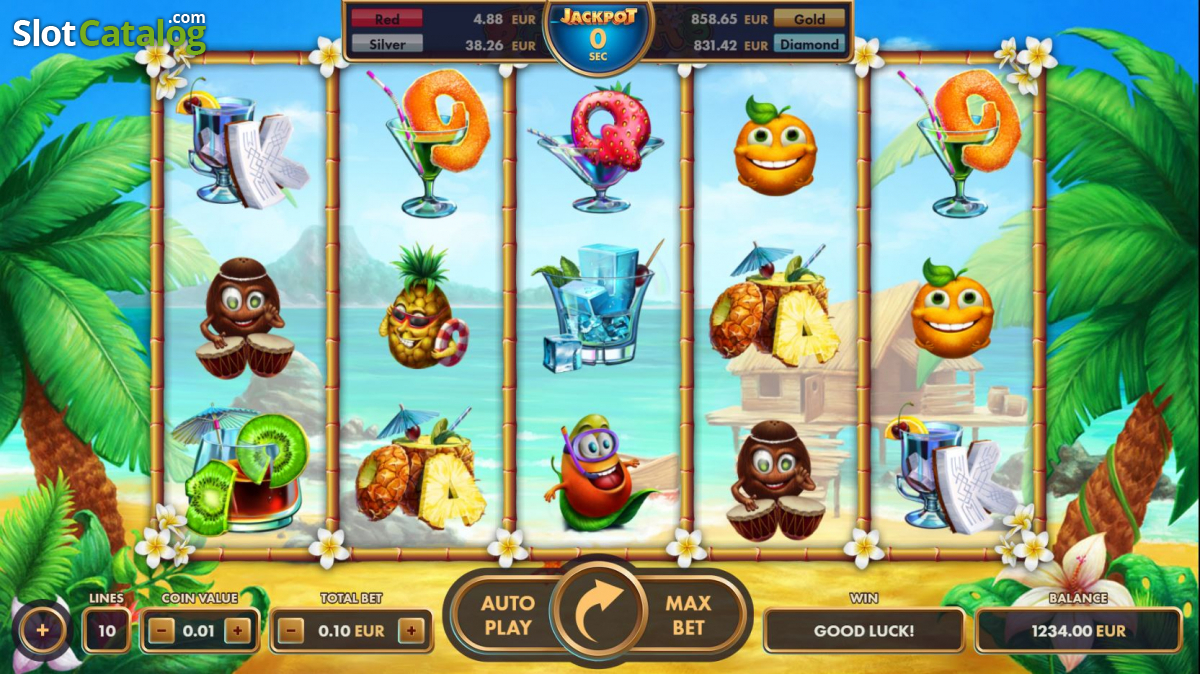Visit the SlotCatalog.com logo link
This screenshot has width=1200, height=674.
coord(109,33)
